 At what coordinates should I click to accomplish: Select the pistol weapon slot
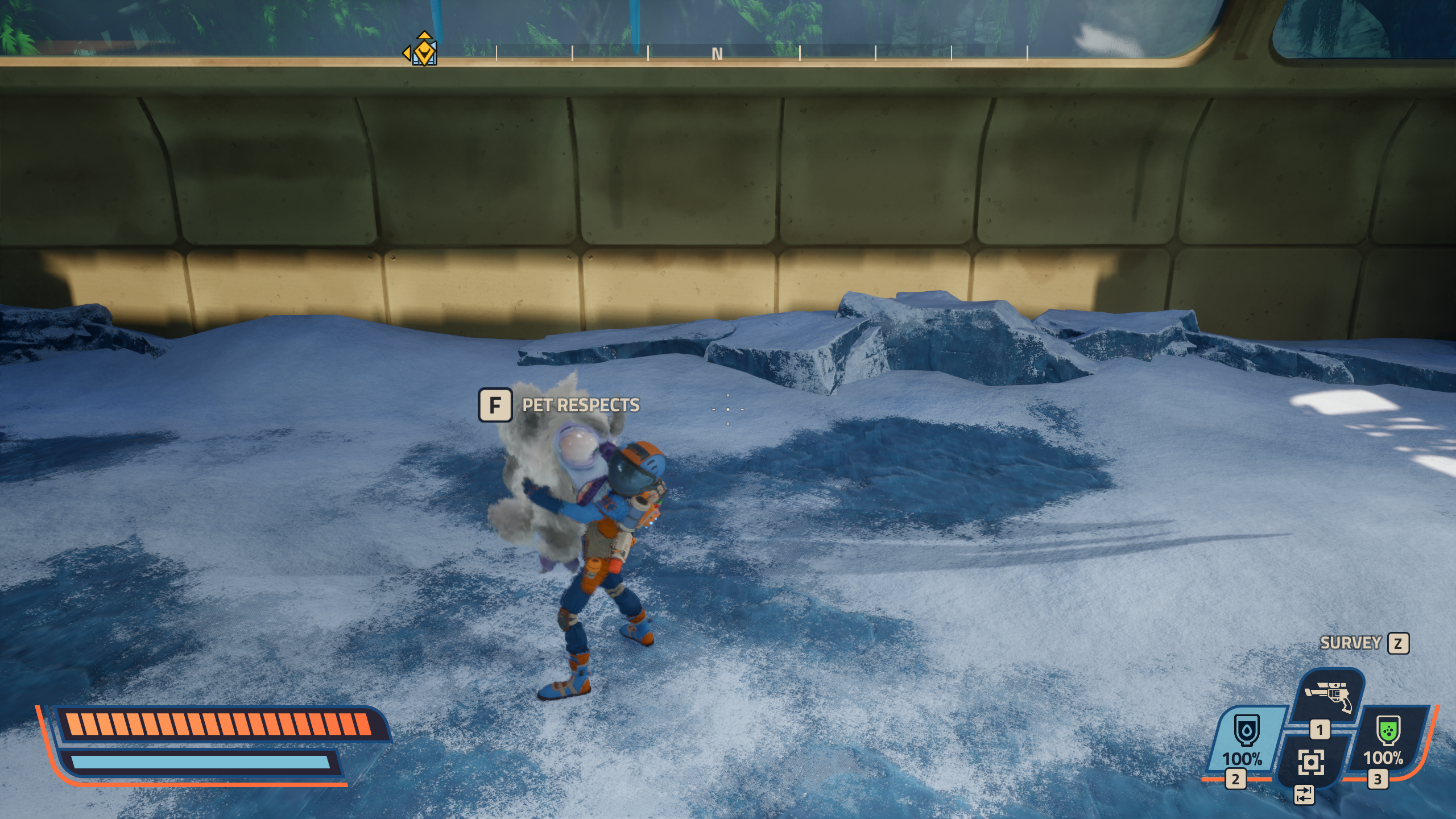coord(1329,697)
